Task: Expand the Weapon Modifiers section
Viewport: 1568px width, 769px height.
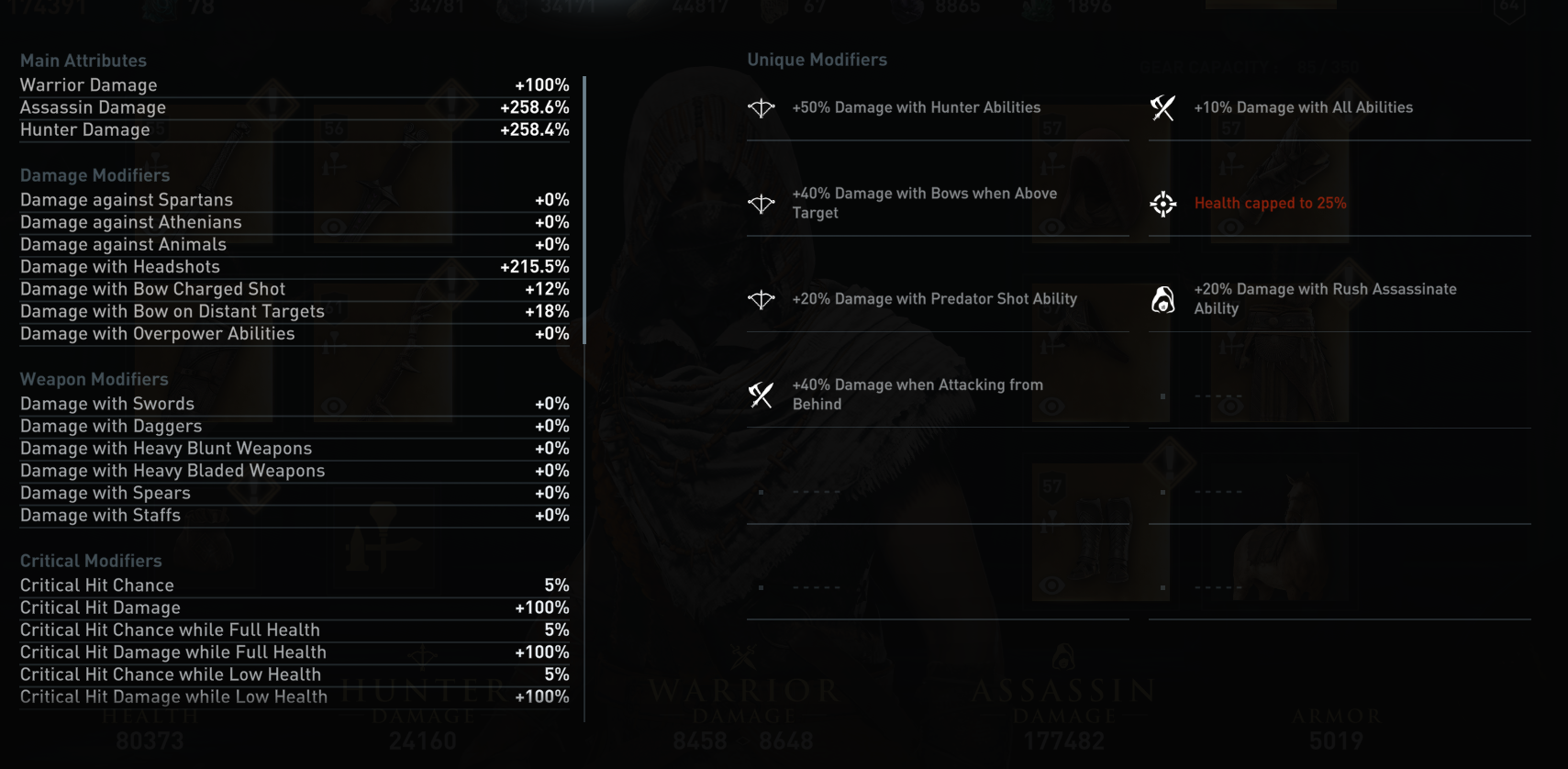Action: [x=95, y=379]
